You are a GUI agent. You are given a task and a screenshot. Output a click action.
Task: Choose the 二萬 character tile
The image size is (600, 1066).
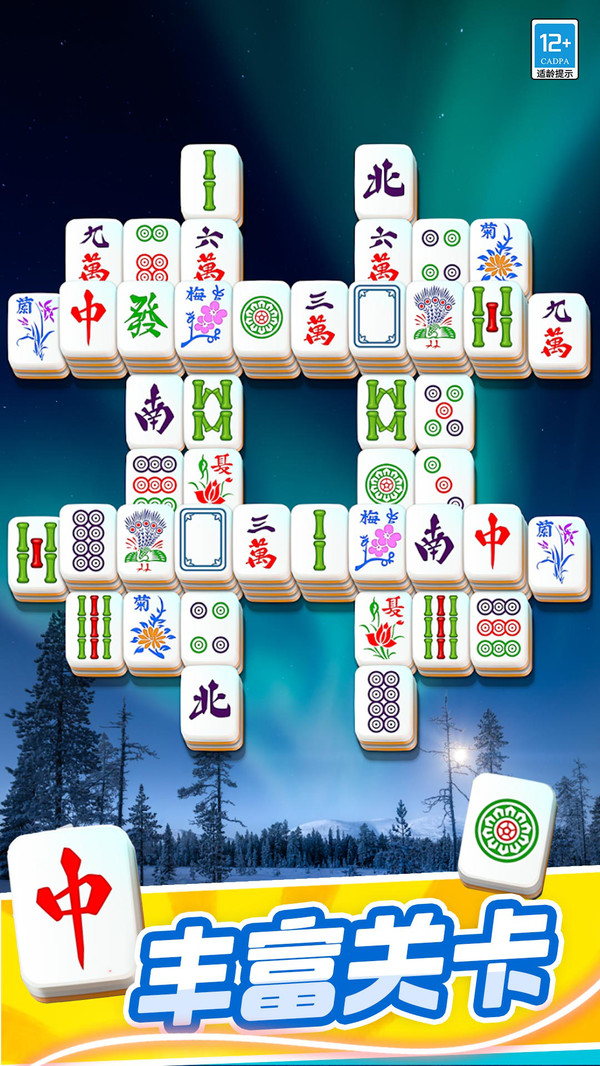[x=262, y=541]
